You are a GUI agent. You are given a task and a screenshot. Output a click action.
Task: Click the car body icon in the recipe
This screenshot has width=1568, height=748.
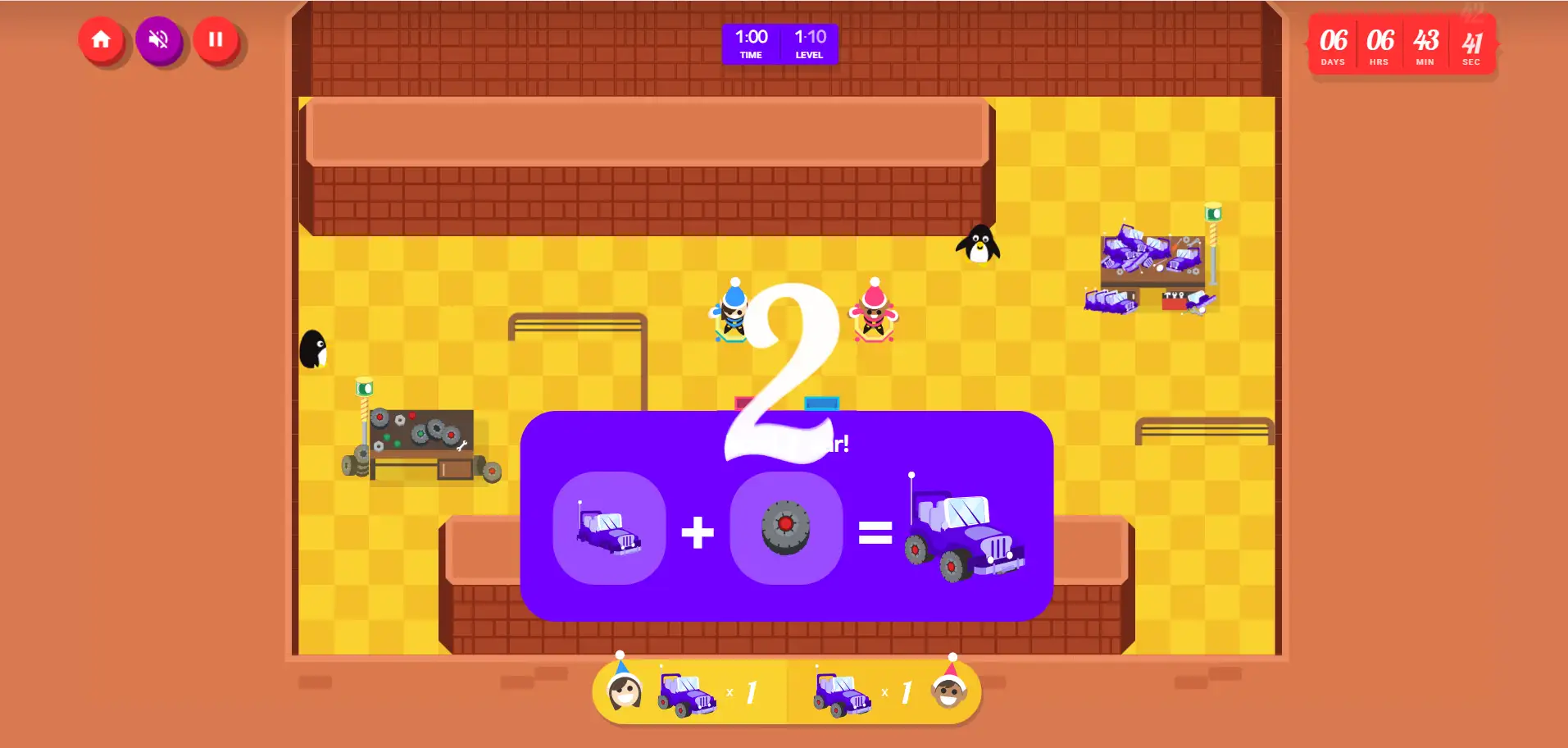pos(610,529)
